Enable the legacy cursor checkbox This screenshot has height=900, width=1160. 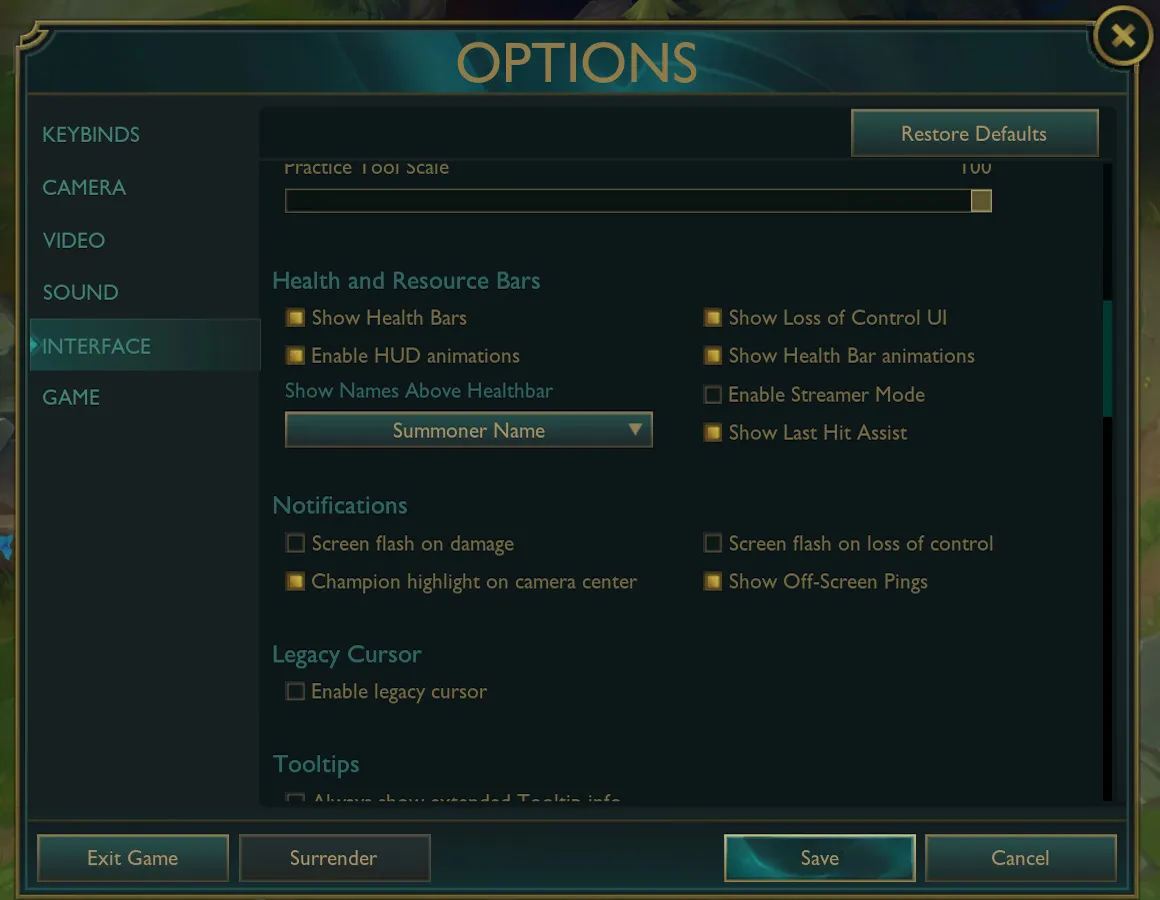pyautogui.click(x=295, y=692)
